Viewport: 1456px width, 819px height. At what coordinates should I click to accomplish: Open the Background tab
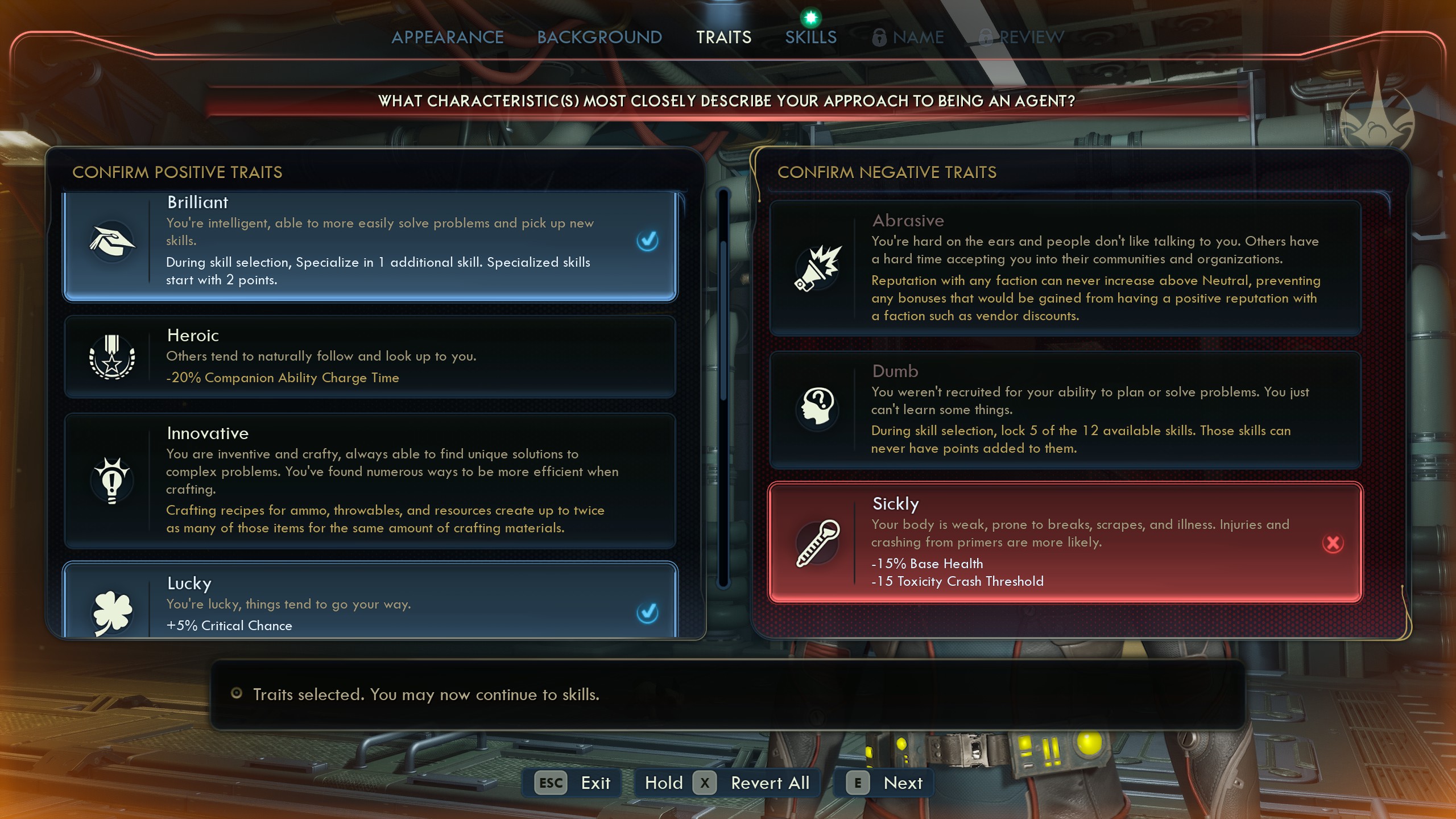pos(599,36)
